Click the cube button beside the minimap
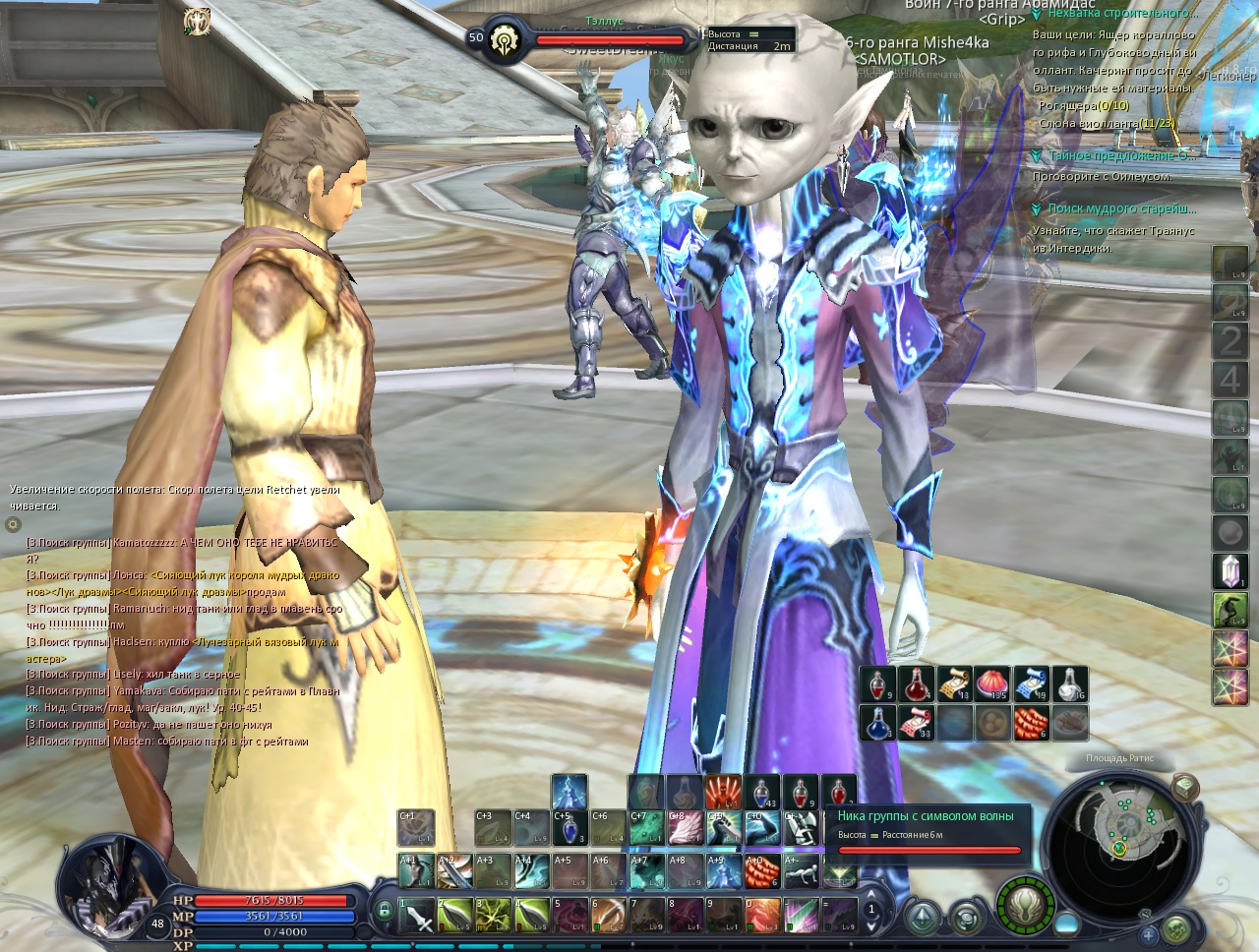This screenshot has height=952, width=1259. click(1185, 787)
